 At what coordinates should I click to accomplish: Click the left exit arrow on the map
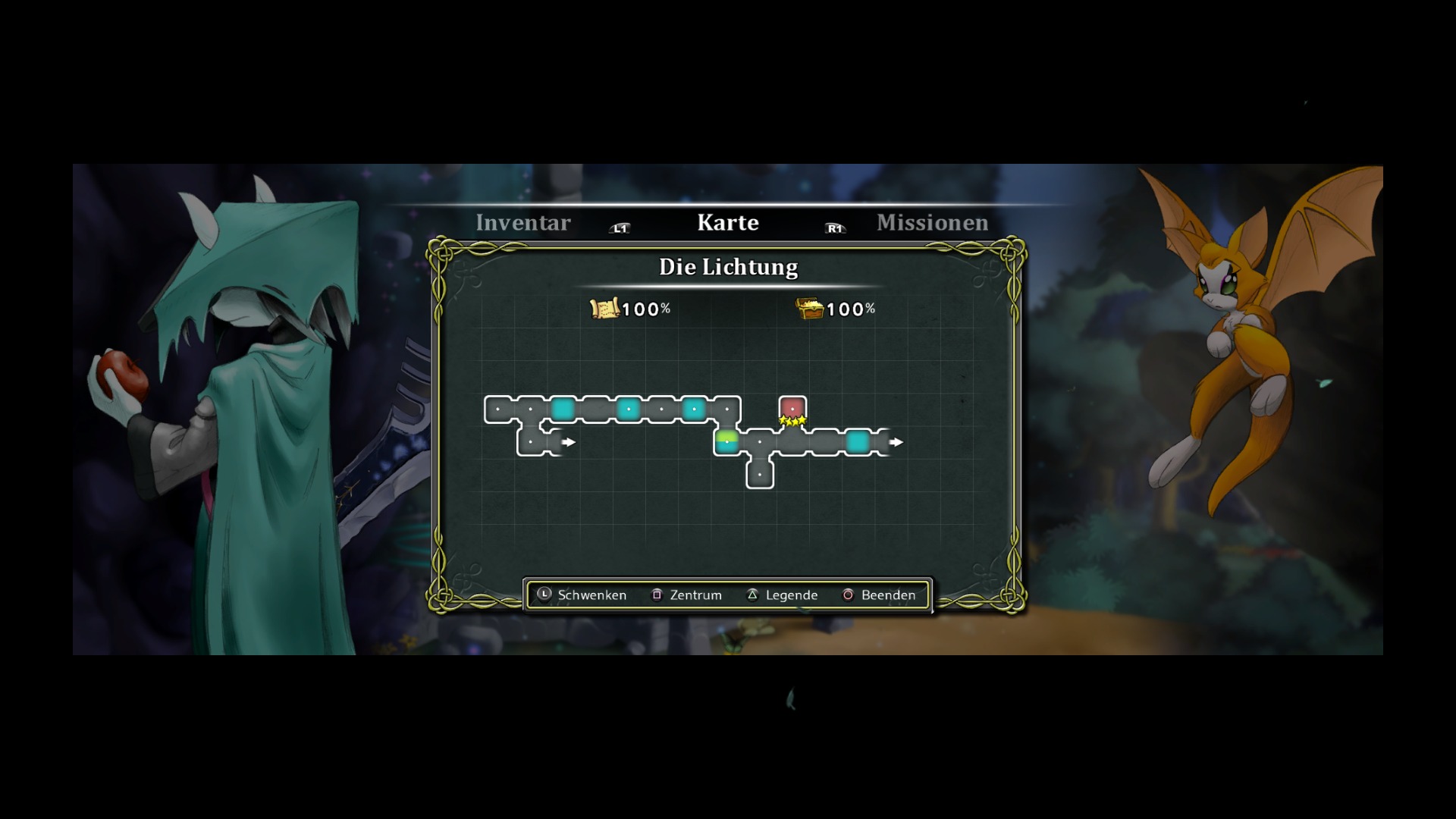pos(569,441)
